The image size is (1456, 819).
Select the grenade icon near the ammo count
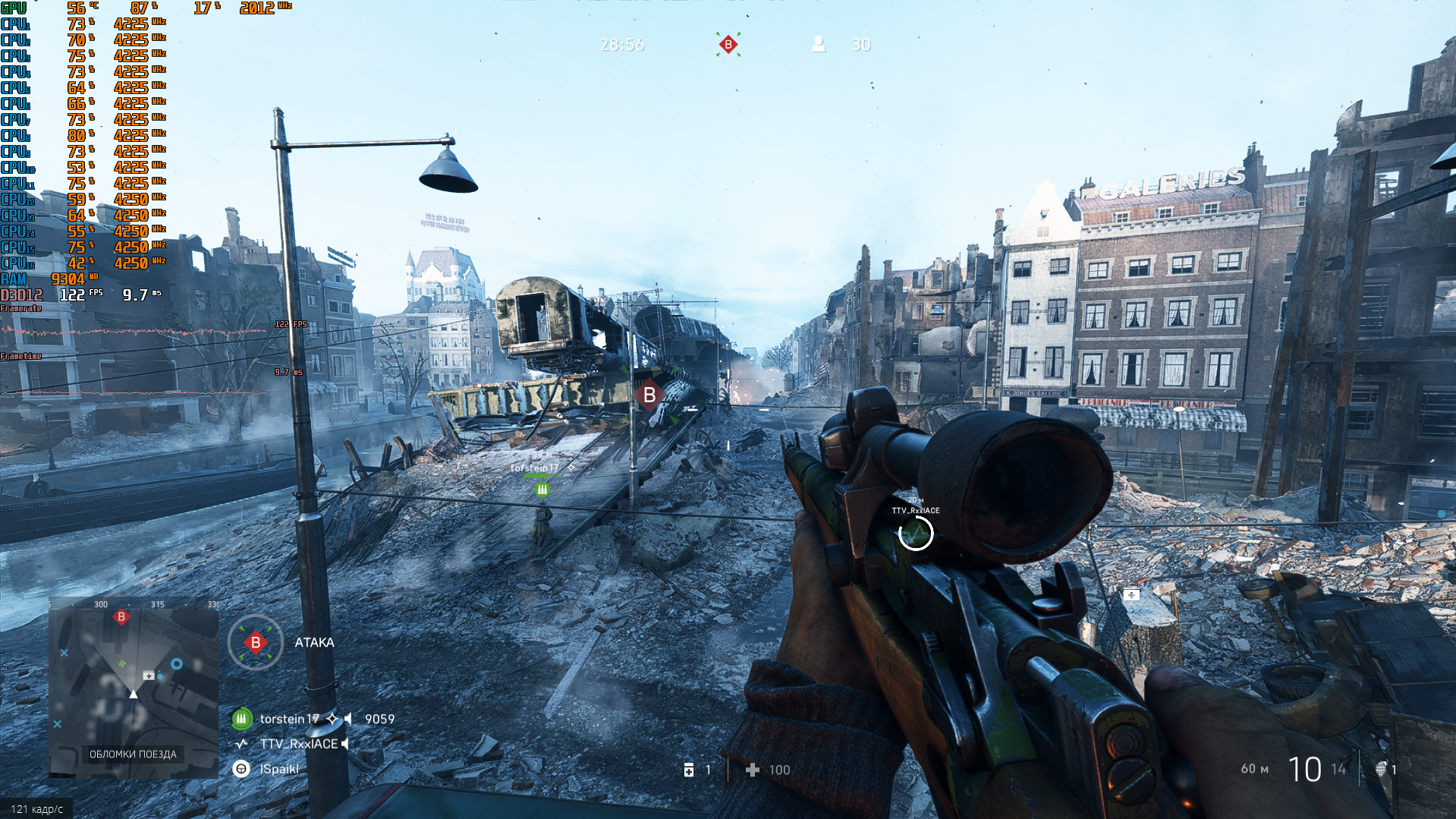(1381, 769)
